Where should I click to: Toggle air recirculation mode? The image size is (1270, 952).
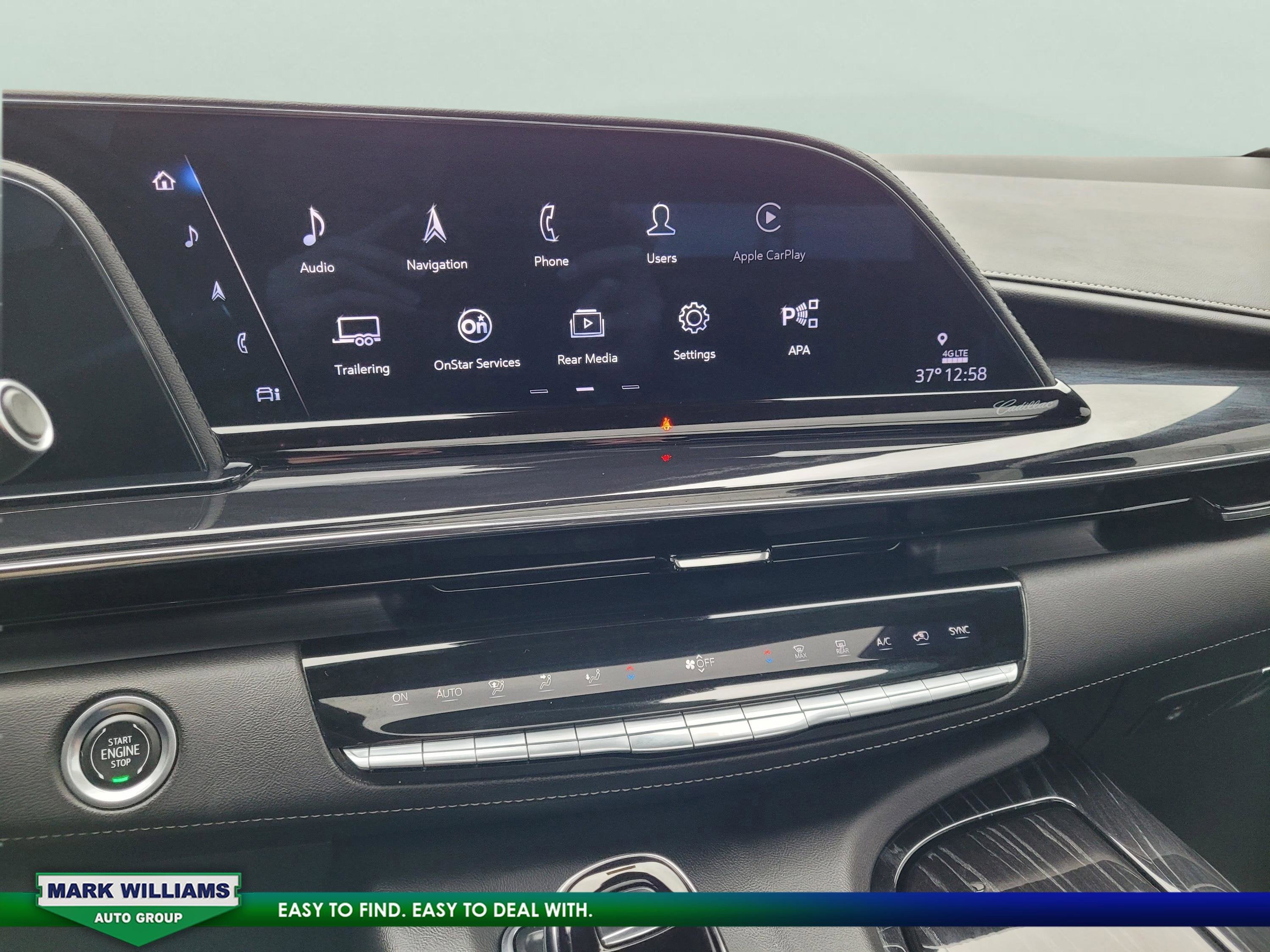(x=922, y=637)
